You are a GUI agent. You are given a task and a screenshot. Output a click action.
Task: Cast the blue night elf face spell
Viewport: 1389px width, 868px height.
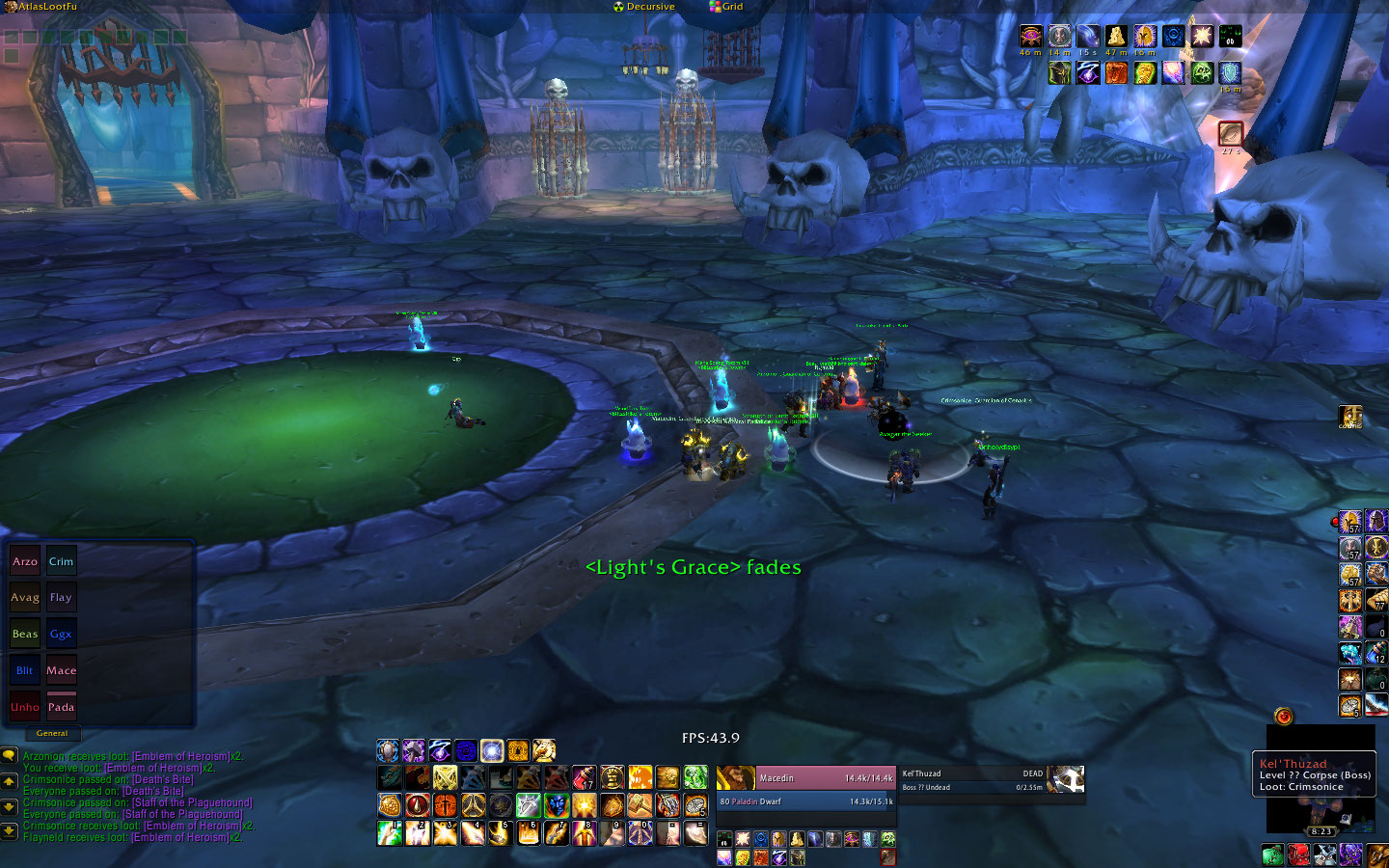(x=556, y=804)
